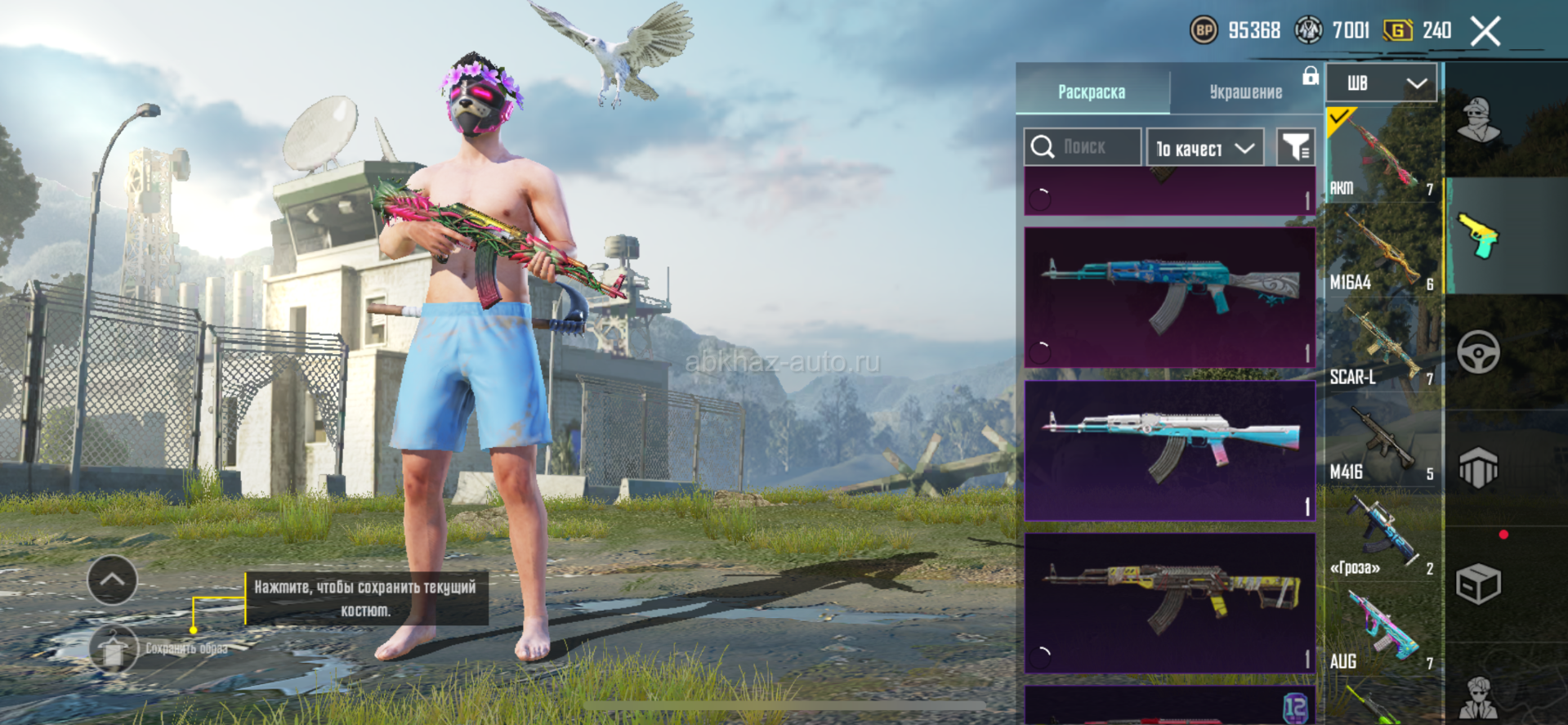Pick the yellow camo AKM skin

(x=1169, y=602)
